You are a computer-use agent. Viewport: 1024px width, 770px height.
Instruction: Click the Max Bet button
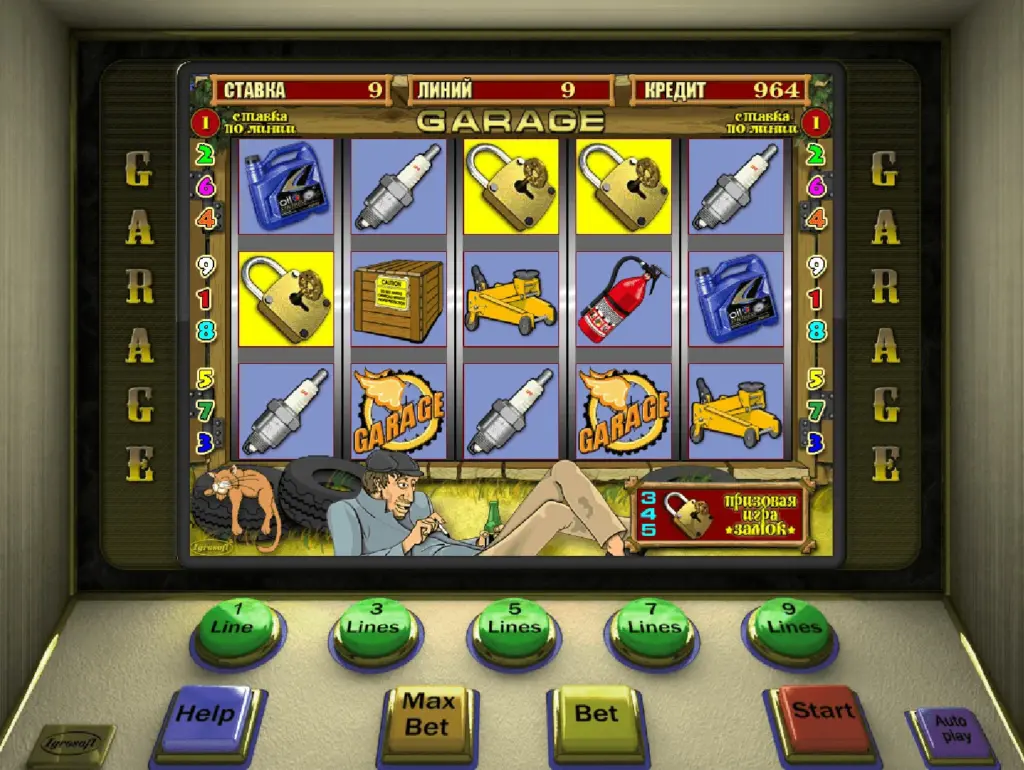(x=428, y=713)
